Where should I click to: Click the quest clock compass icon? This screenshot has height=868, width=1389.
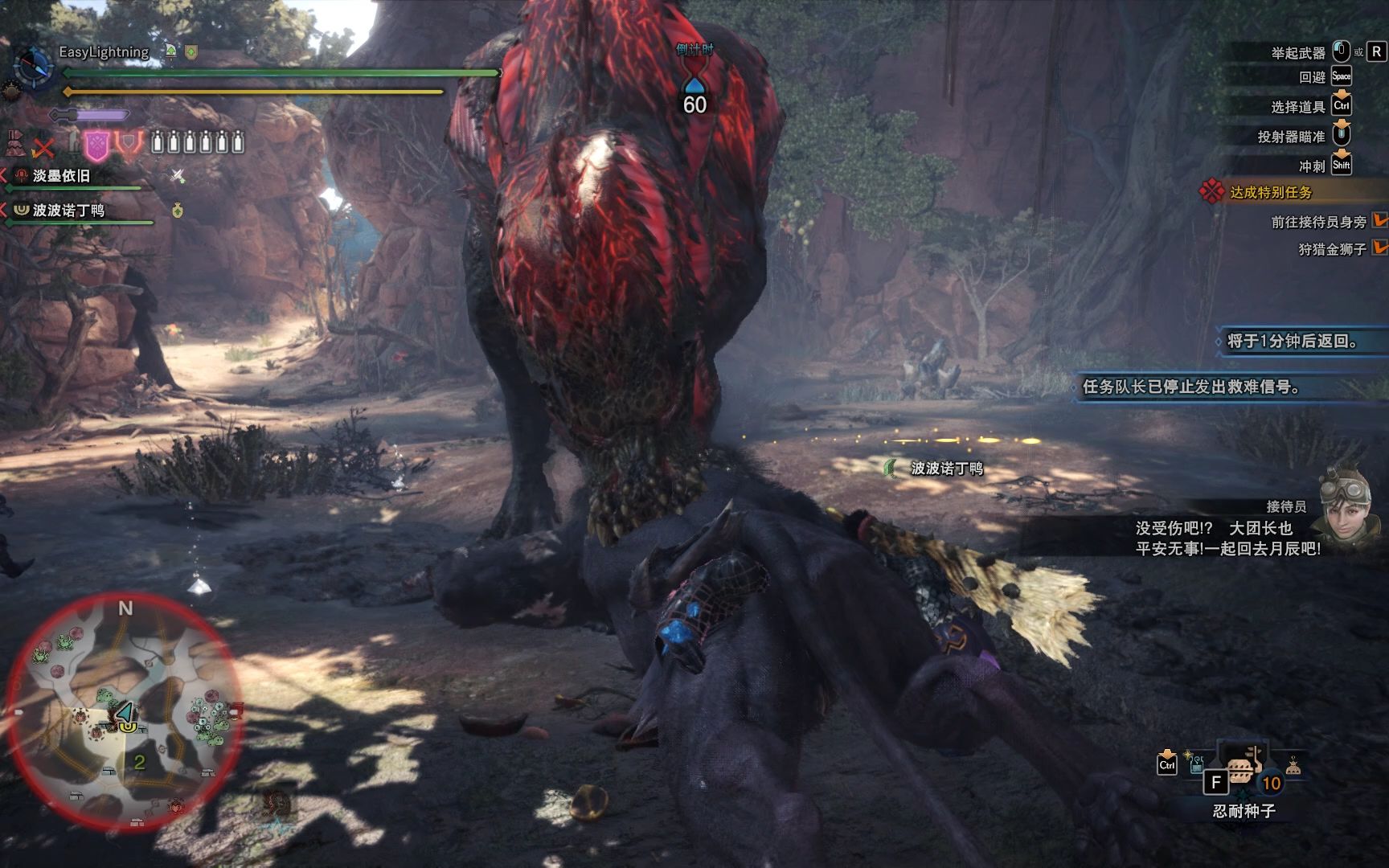coord(33,66)
